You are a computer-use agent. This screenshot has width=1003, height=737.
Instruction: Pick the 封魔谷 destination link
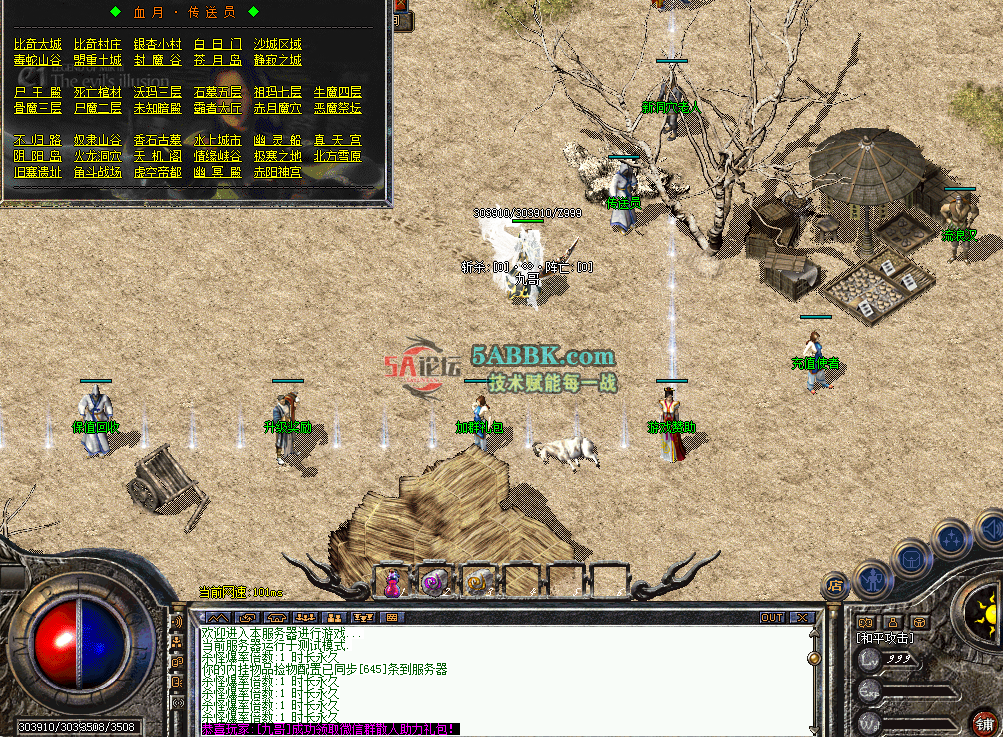click(x=158, y=60)
